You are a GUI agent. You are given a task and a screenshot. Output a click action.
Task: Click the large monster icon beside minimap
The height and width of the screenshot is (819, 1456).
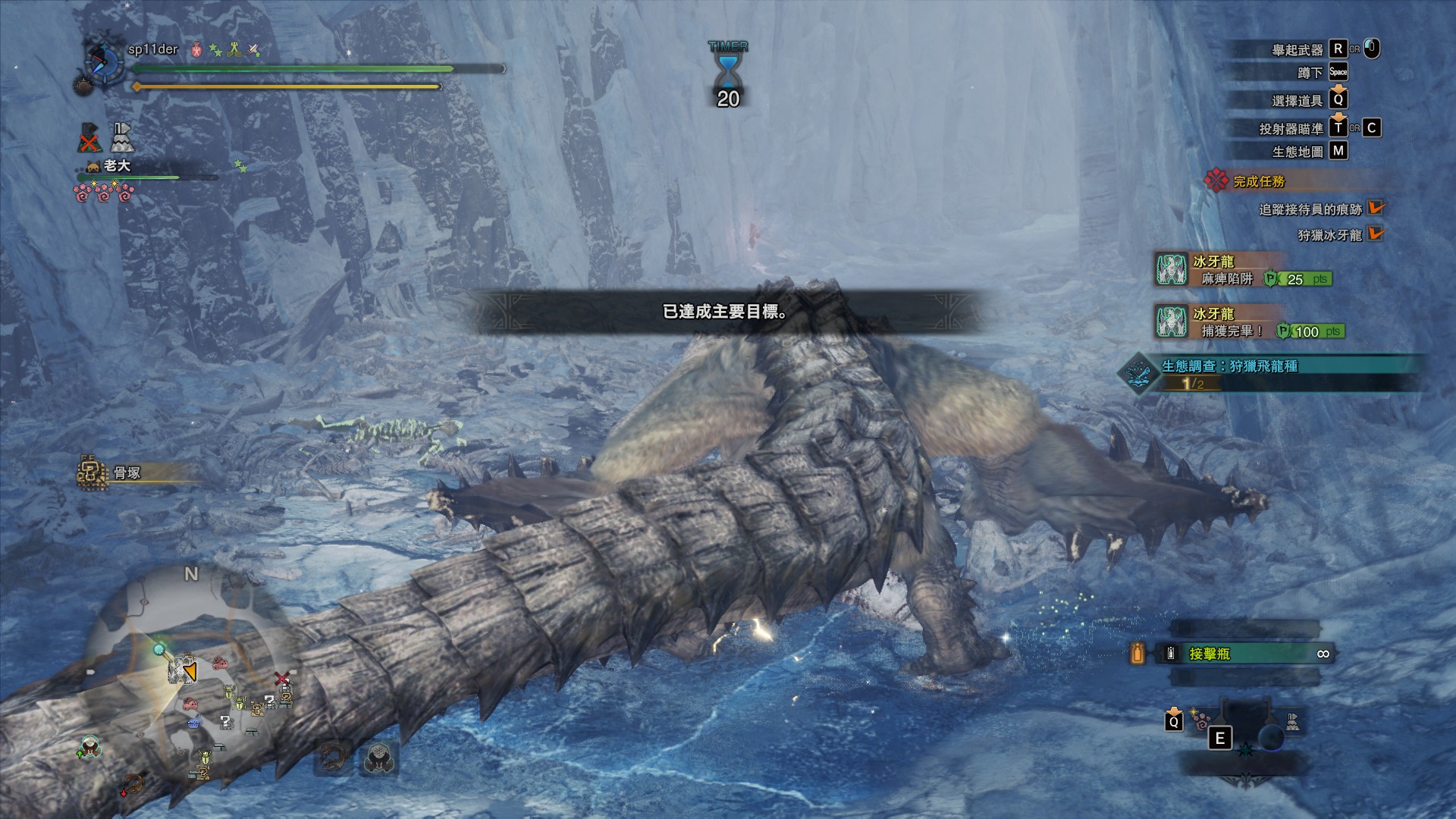point(378,757)
